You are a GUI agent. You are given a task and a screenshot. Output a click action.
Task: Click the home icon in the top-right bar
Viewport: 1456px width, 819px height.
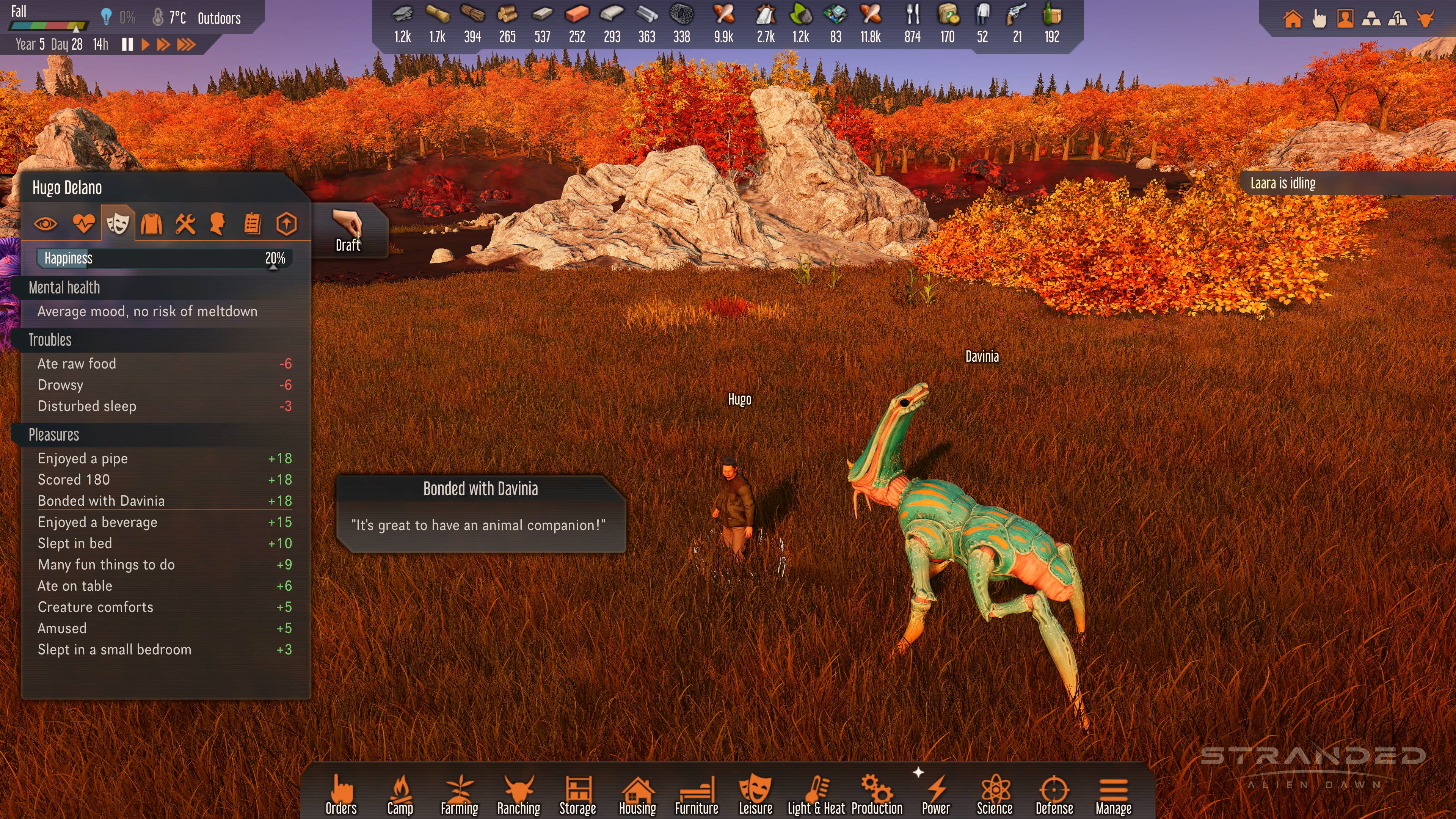1293,19
